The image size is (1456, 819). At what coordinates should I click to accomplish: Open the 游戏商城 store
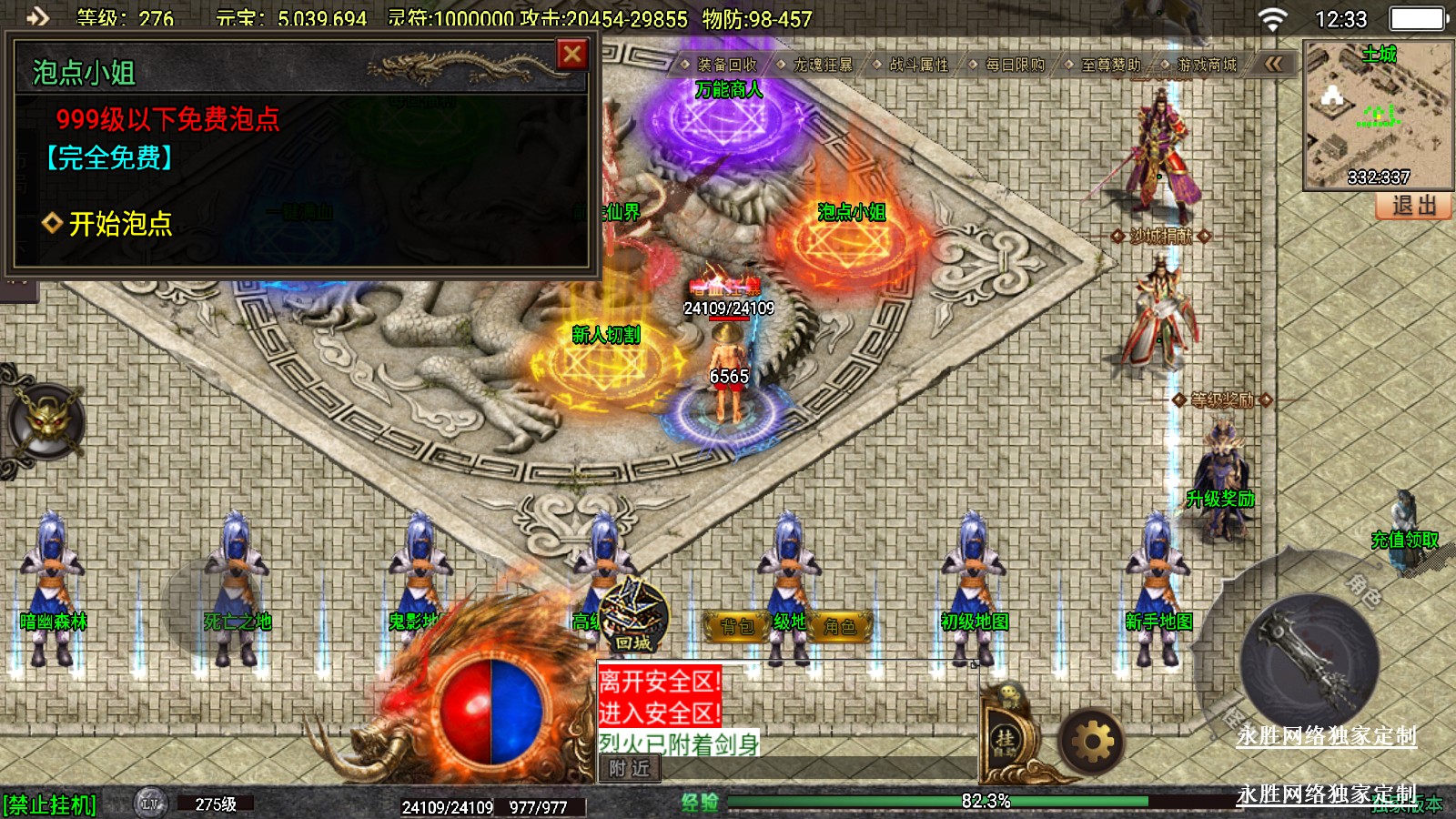click(1207, 65)
